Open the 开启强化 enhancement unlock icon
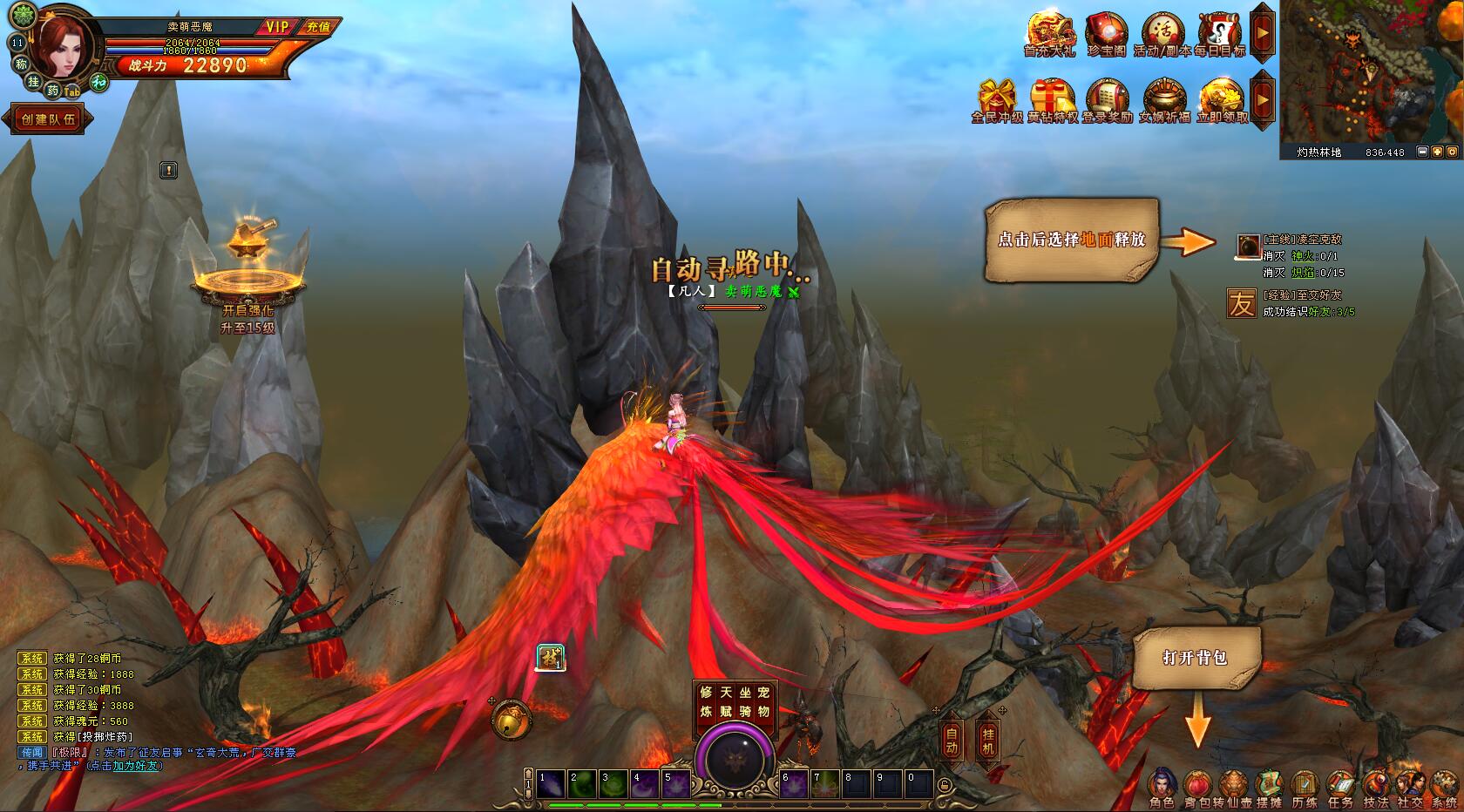Viewport: 1464px width, 812px height. (249, 261)
